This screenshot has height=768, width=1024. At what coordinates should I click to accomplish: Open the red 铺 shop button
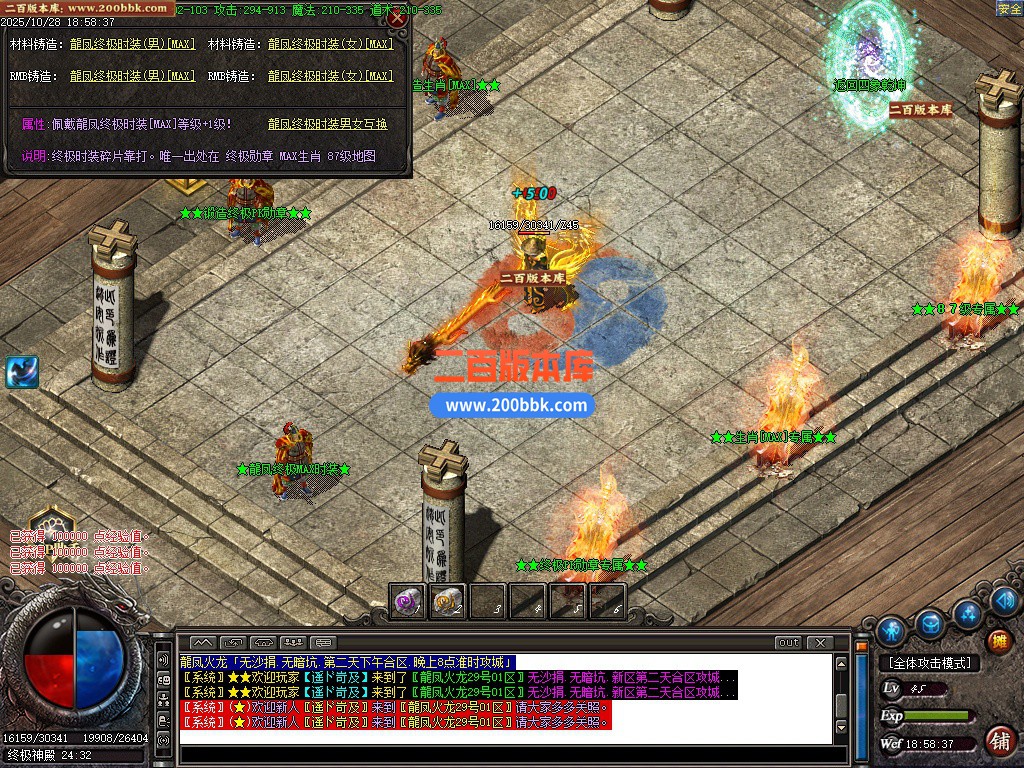pos(998,741)
